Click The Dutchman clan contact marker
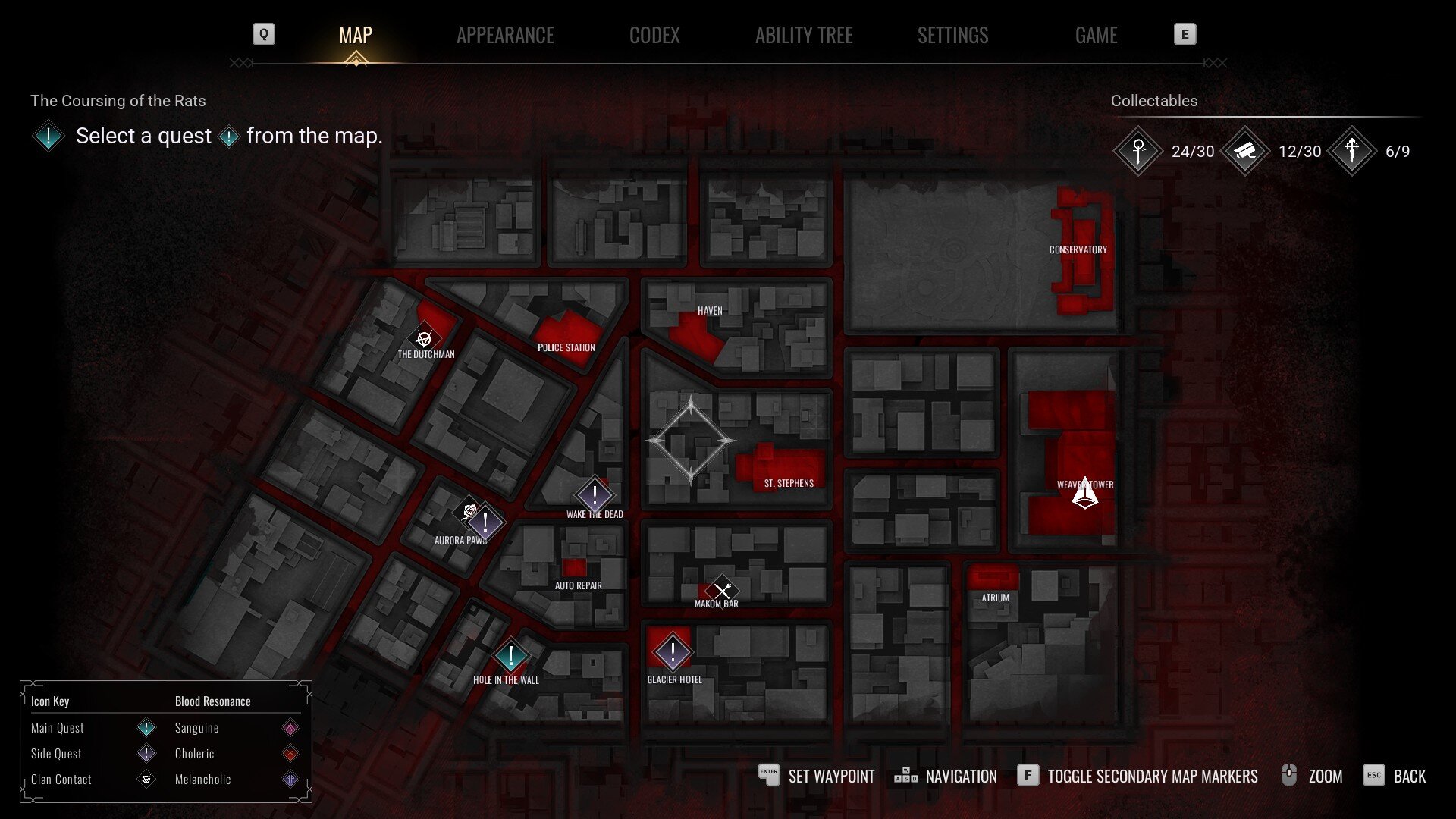This screenshot has height=819, width=1456. click(x=424, y=338)
